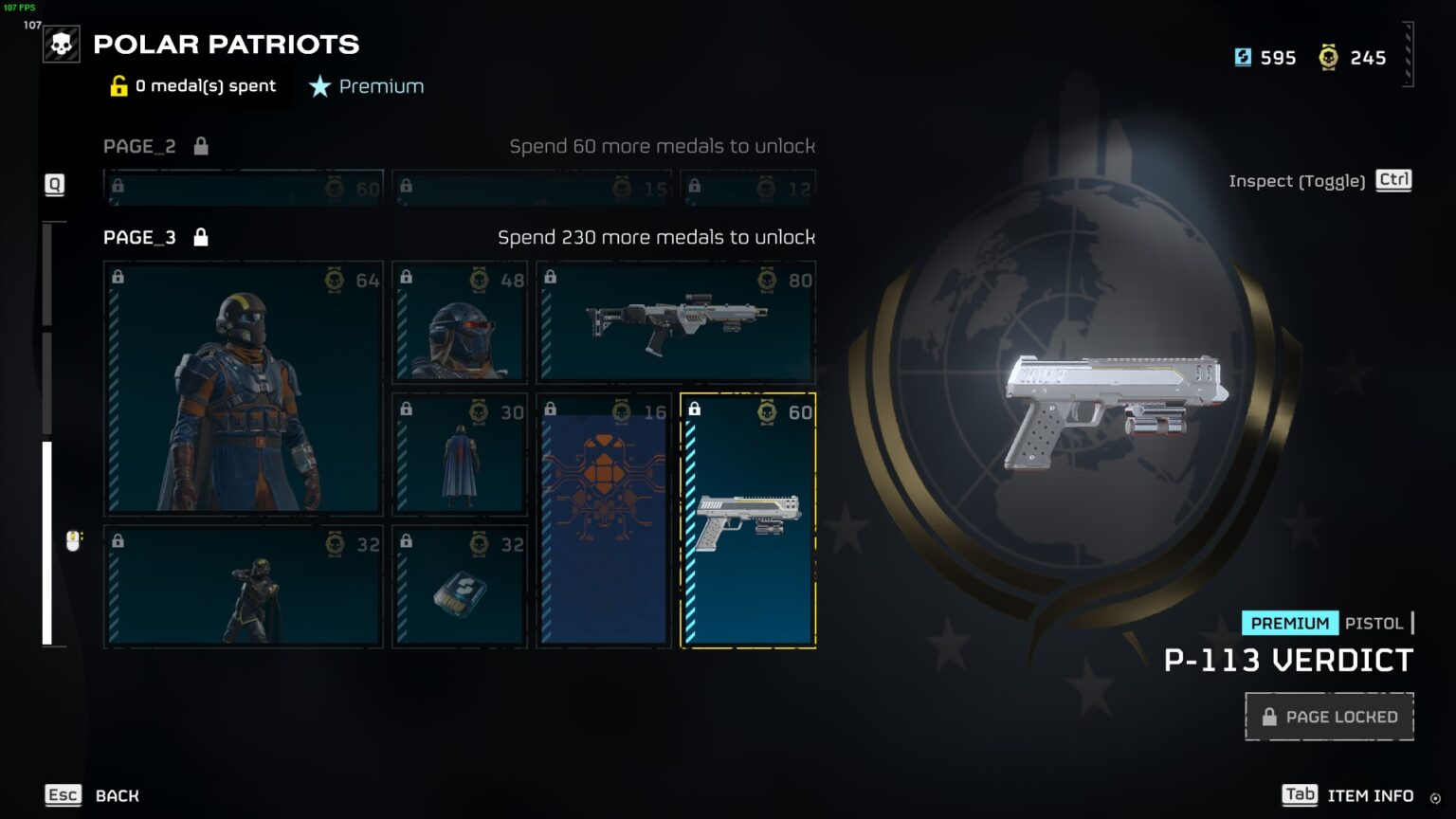Viewport: 1456px width, 819px height.
Task: Select the PAGE_2 section header
Action: pos(139,146)
